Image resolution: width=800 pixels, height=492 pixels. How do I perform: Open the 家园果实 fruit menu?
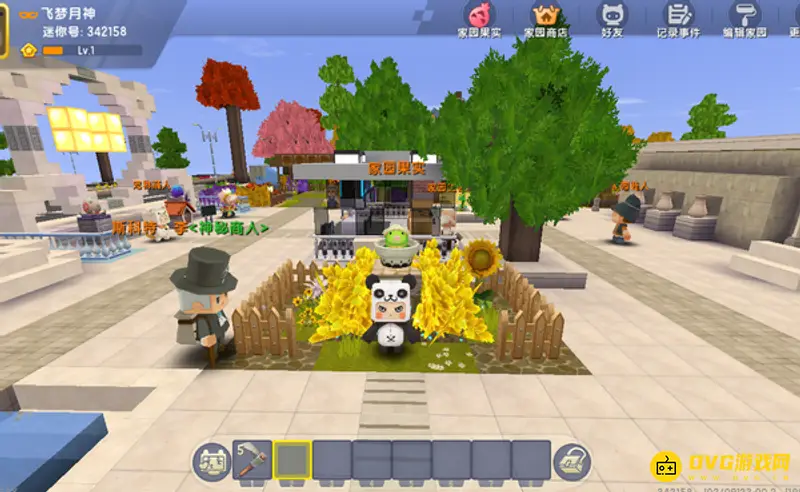pos(478,17)
